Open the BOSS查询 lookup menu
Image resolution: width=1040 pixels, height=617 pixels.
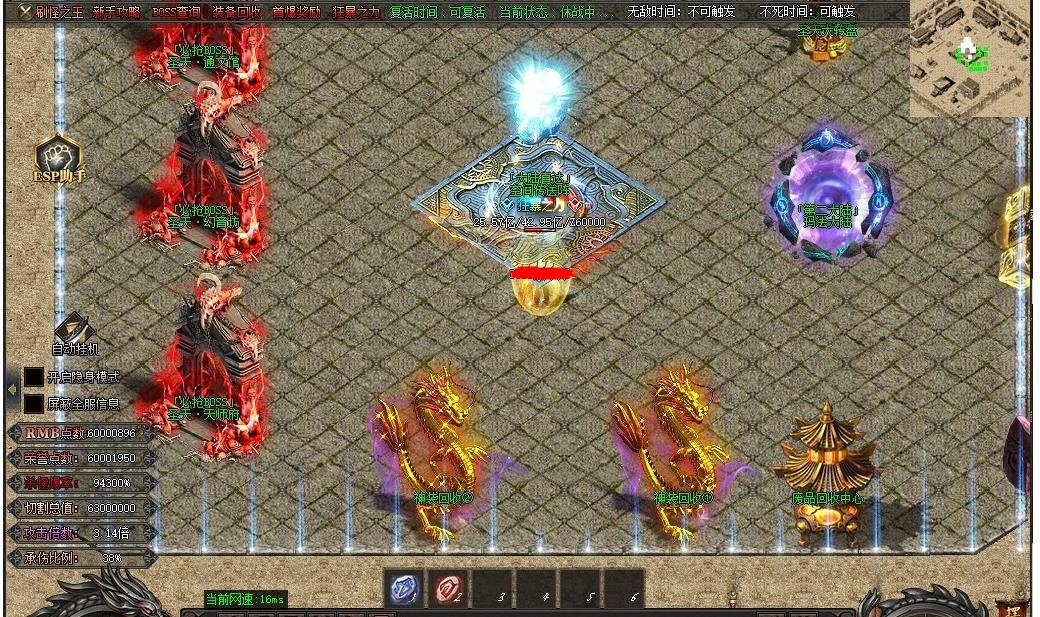coord(176,12)
